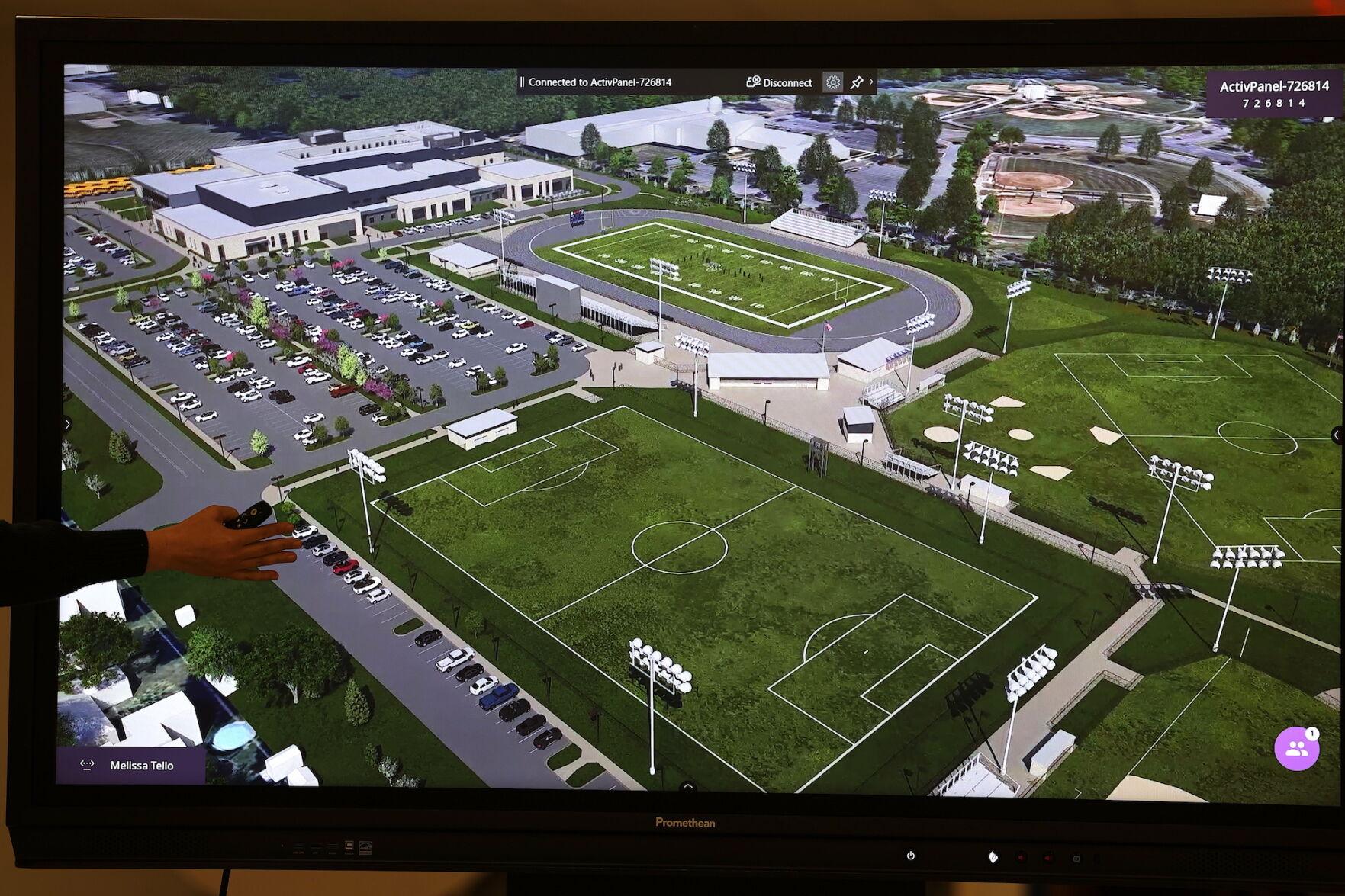The height and width of the screenshot is (896, 1345).
Task: Lower volume with the bezel volume-down control
Action: [1048, 857]
